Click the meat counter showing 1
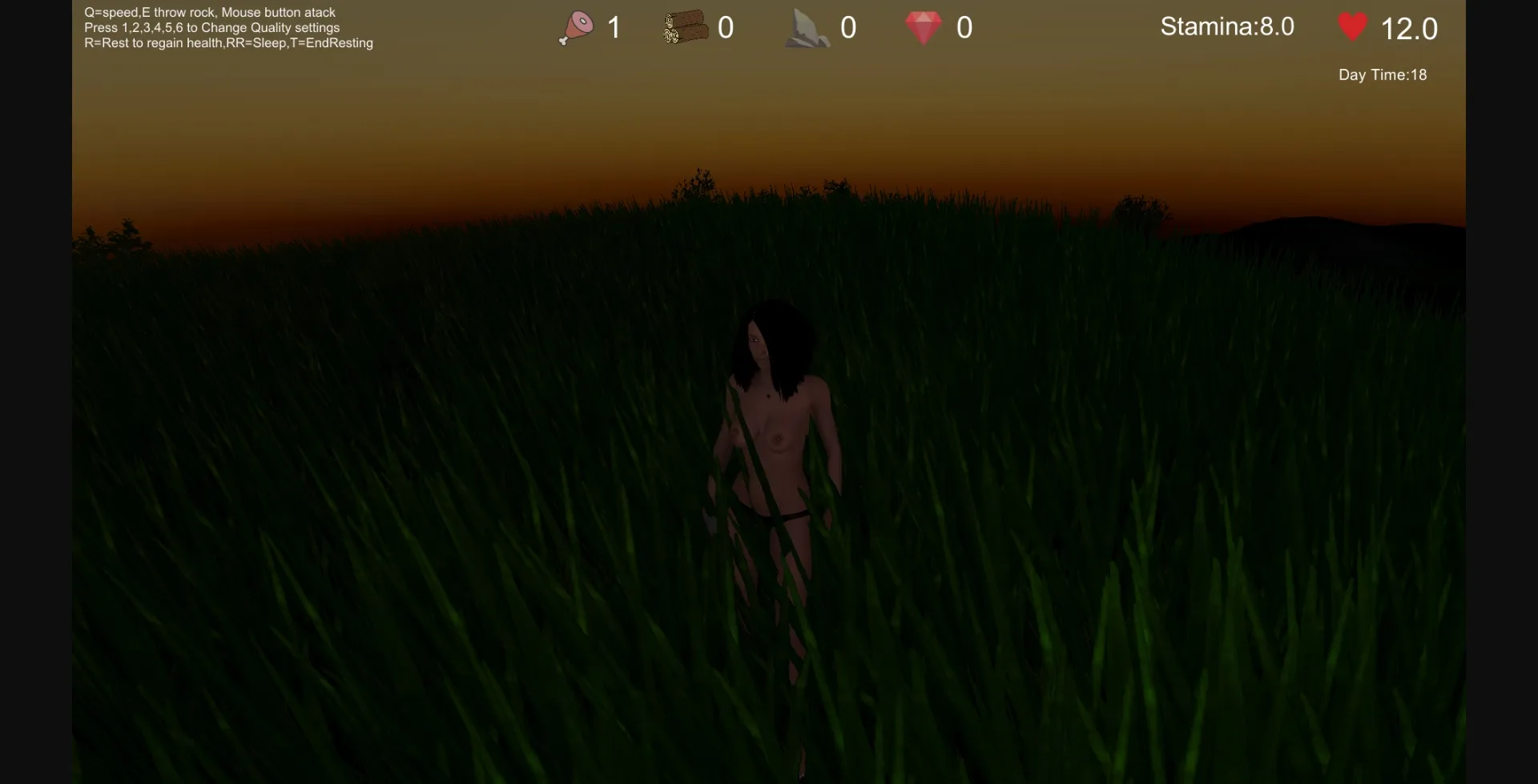The image size is (1538, 784). [x=614, y=26]
